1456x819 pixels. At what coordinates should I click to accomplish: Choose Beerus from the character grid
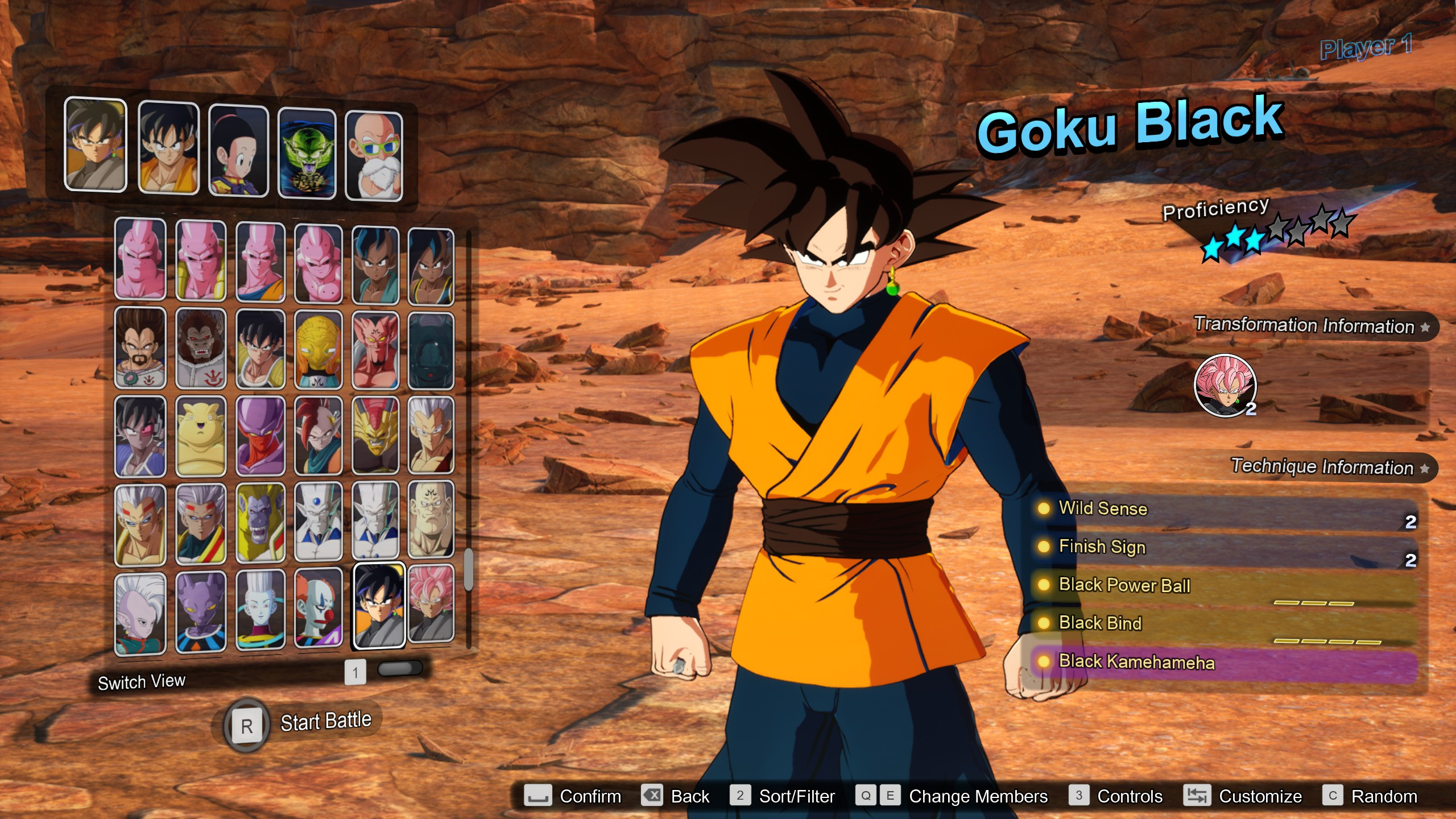tap(200, 611)
